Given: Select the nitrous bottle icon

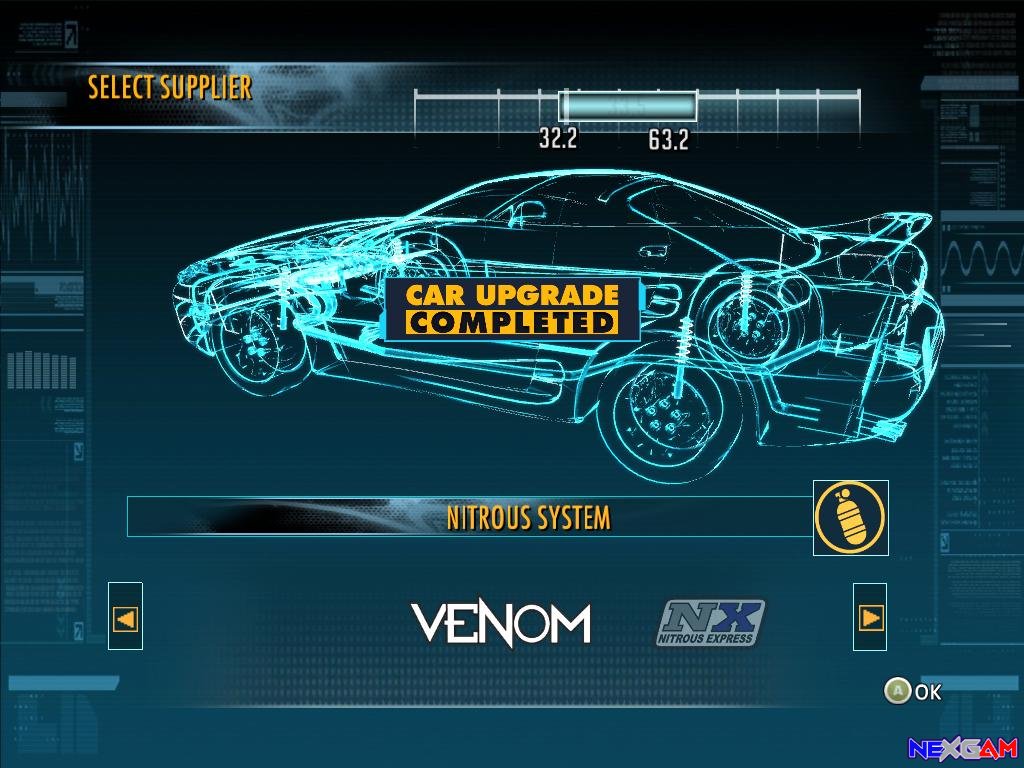Looking at the screenshot, I should point(850,517).
